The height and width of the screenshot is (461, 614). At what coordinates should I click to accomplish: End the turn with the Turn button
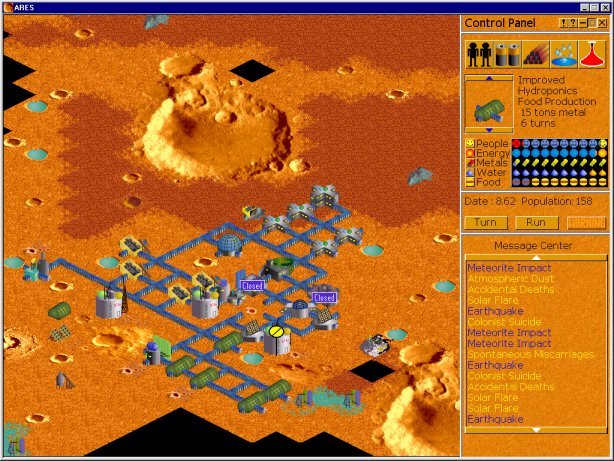click(x=486, y=222)
